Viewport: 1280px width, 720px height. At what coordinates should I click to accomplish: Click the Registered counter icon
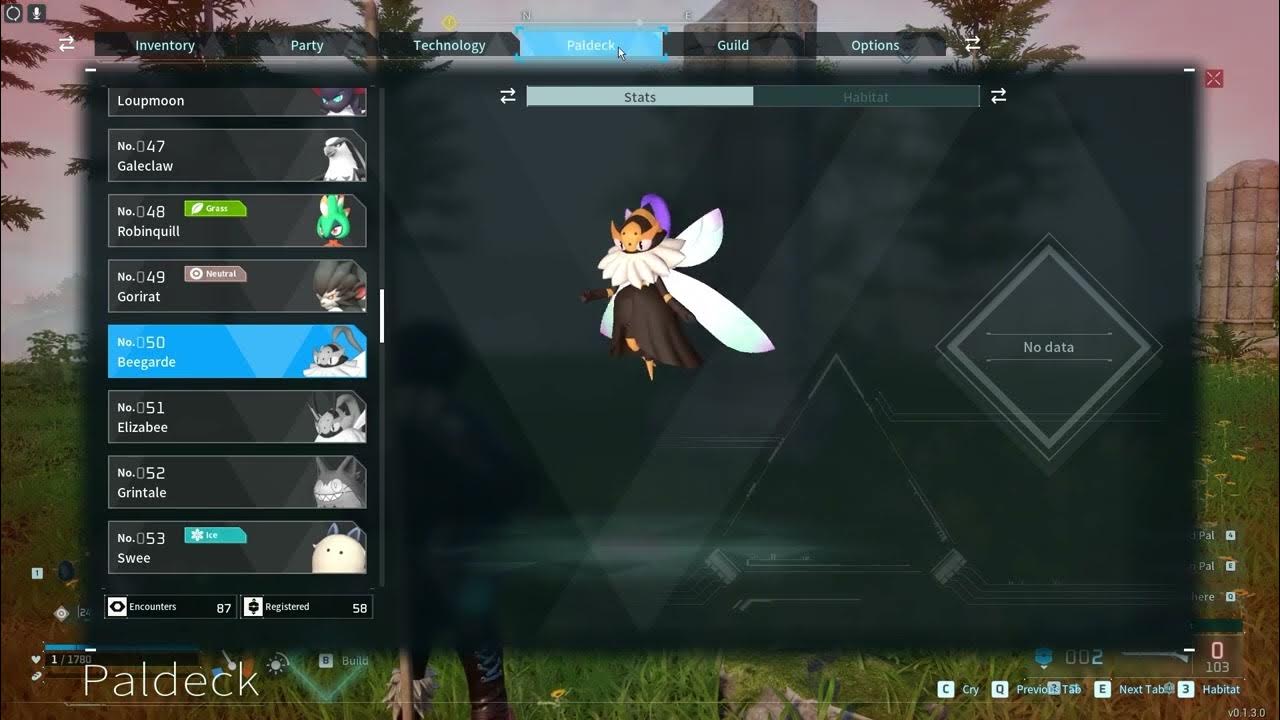pyautogui.click(x=254, y=606)
